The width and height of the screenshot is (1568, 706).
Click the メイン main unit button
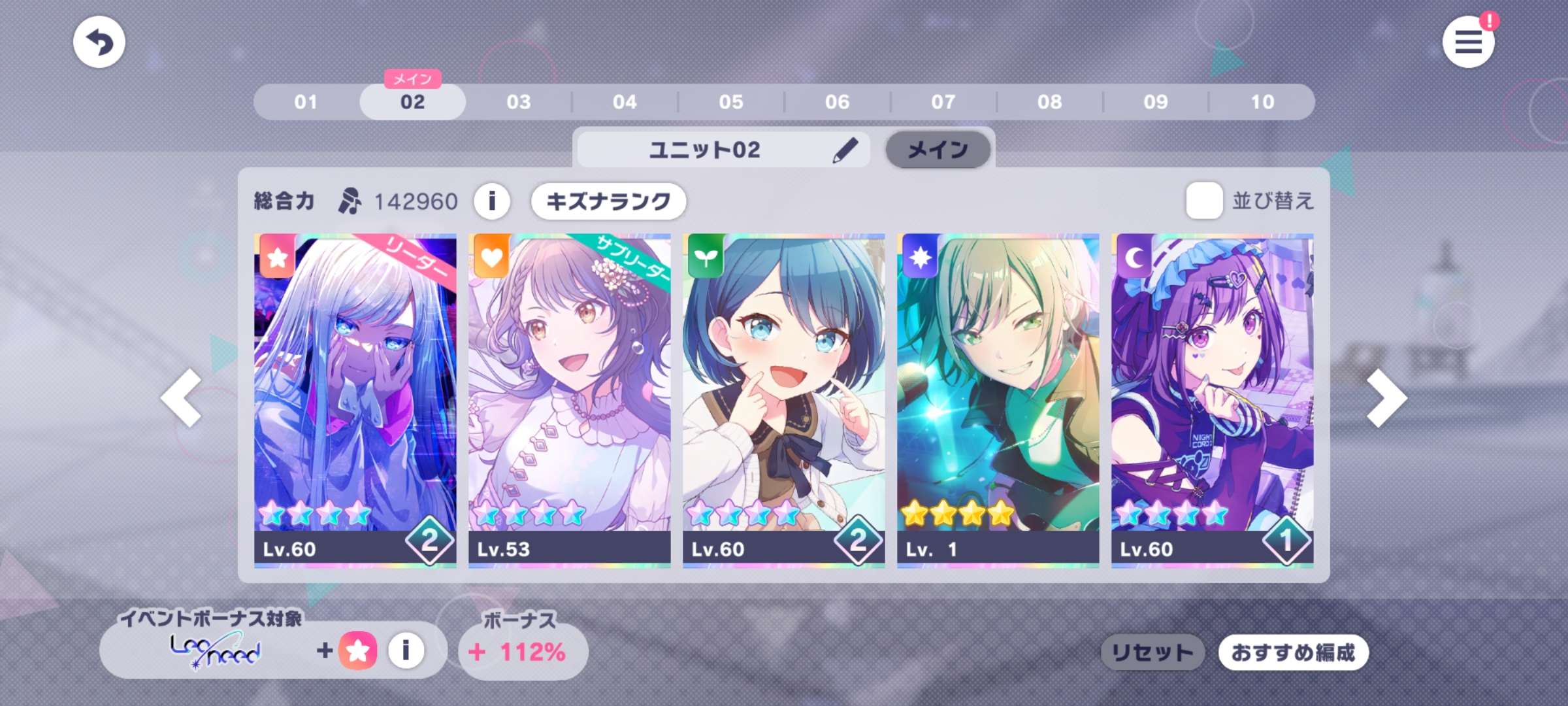[x=938, y=150]
